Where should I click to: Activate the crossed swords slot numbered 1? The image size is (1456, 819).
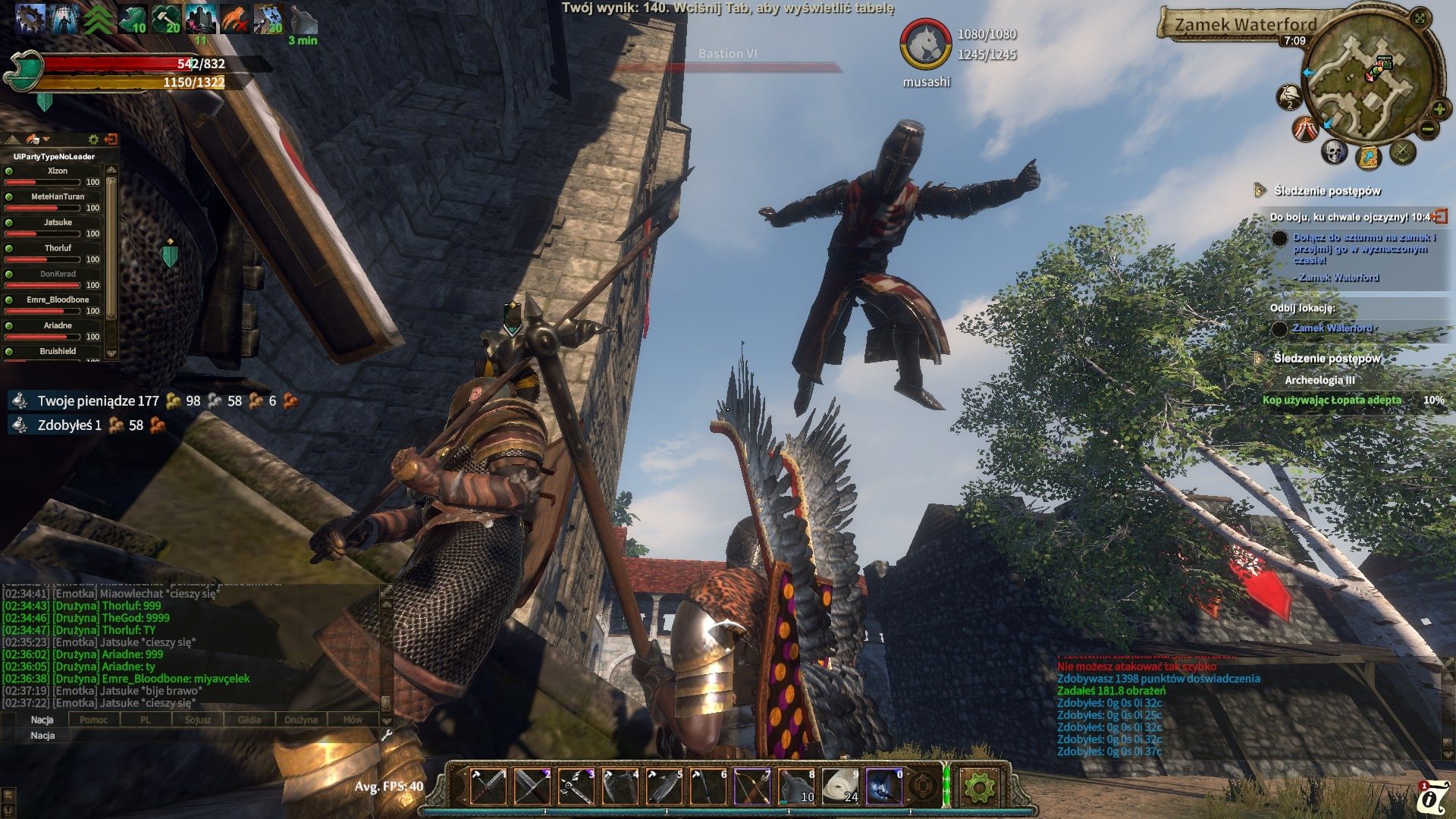(488, 786)
